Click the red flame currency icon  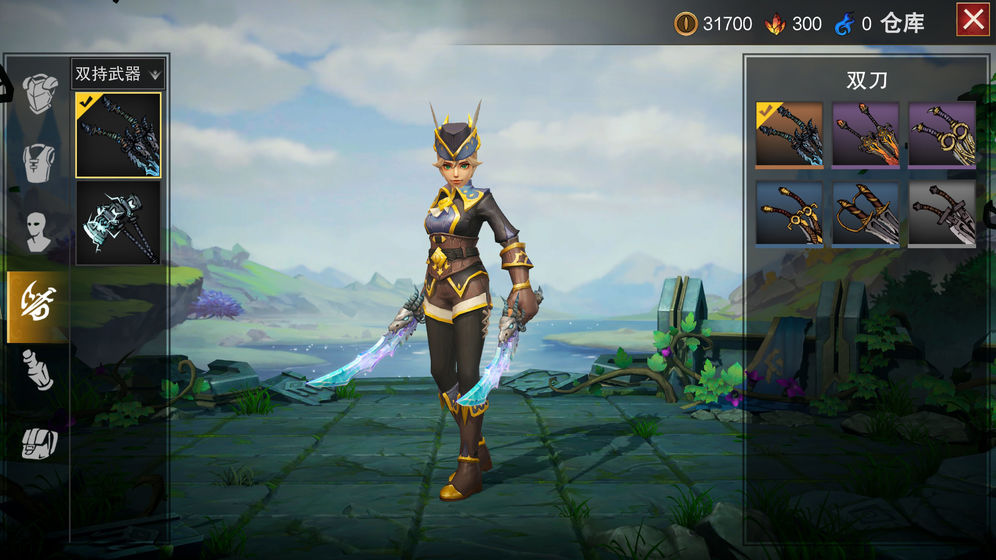(775, 24)
